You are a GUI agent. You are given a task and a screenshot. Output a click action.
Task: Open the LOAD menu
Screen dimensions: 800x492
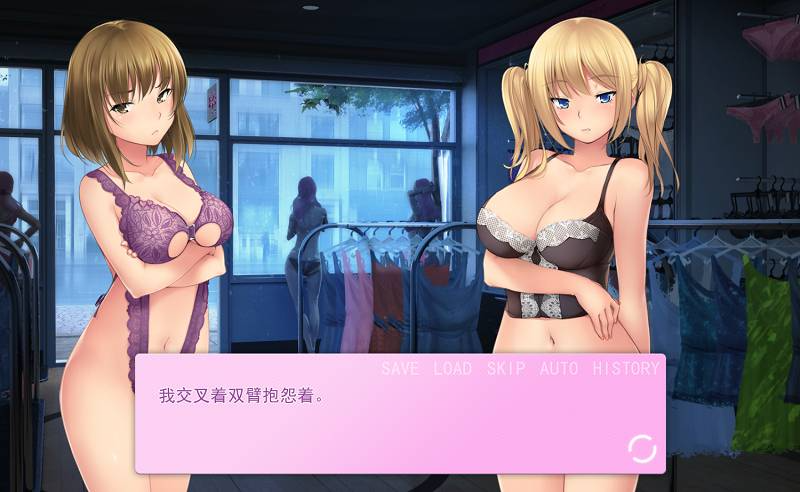coord(452,368)
